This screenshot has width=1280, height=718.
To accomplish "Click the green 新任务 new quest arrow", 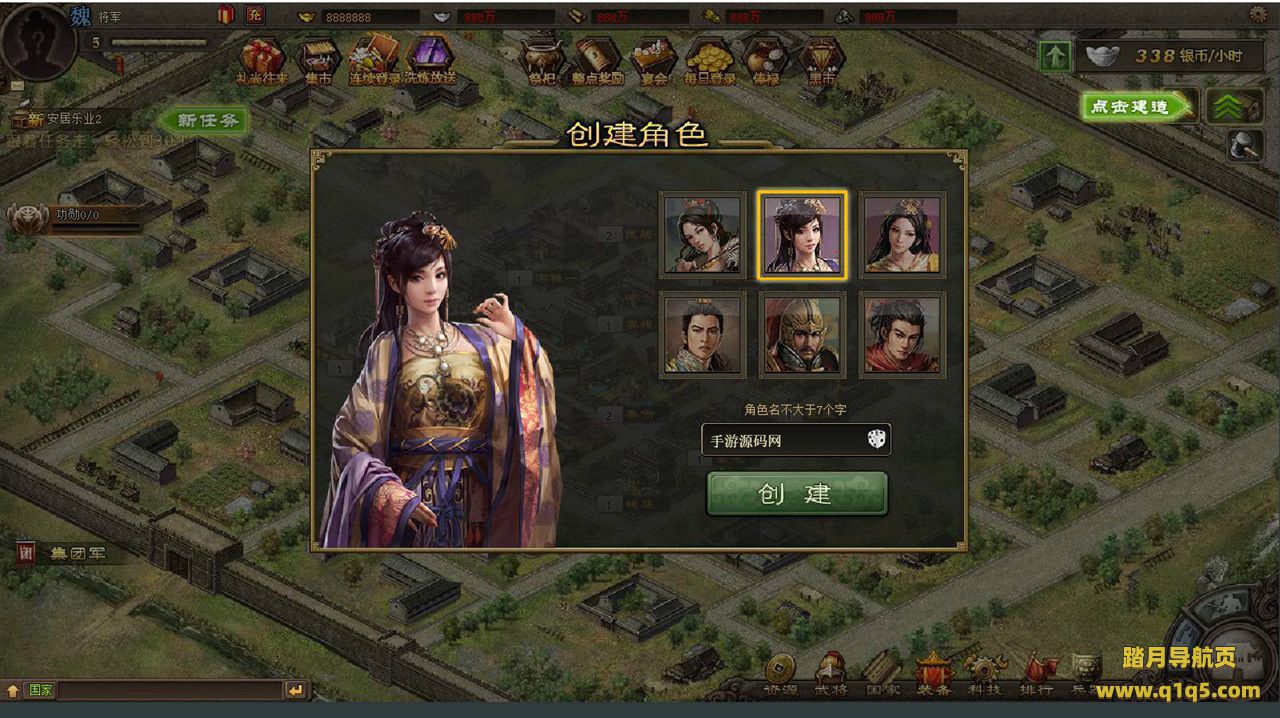I will point(203,120).
